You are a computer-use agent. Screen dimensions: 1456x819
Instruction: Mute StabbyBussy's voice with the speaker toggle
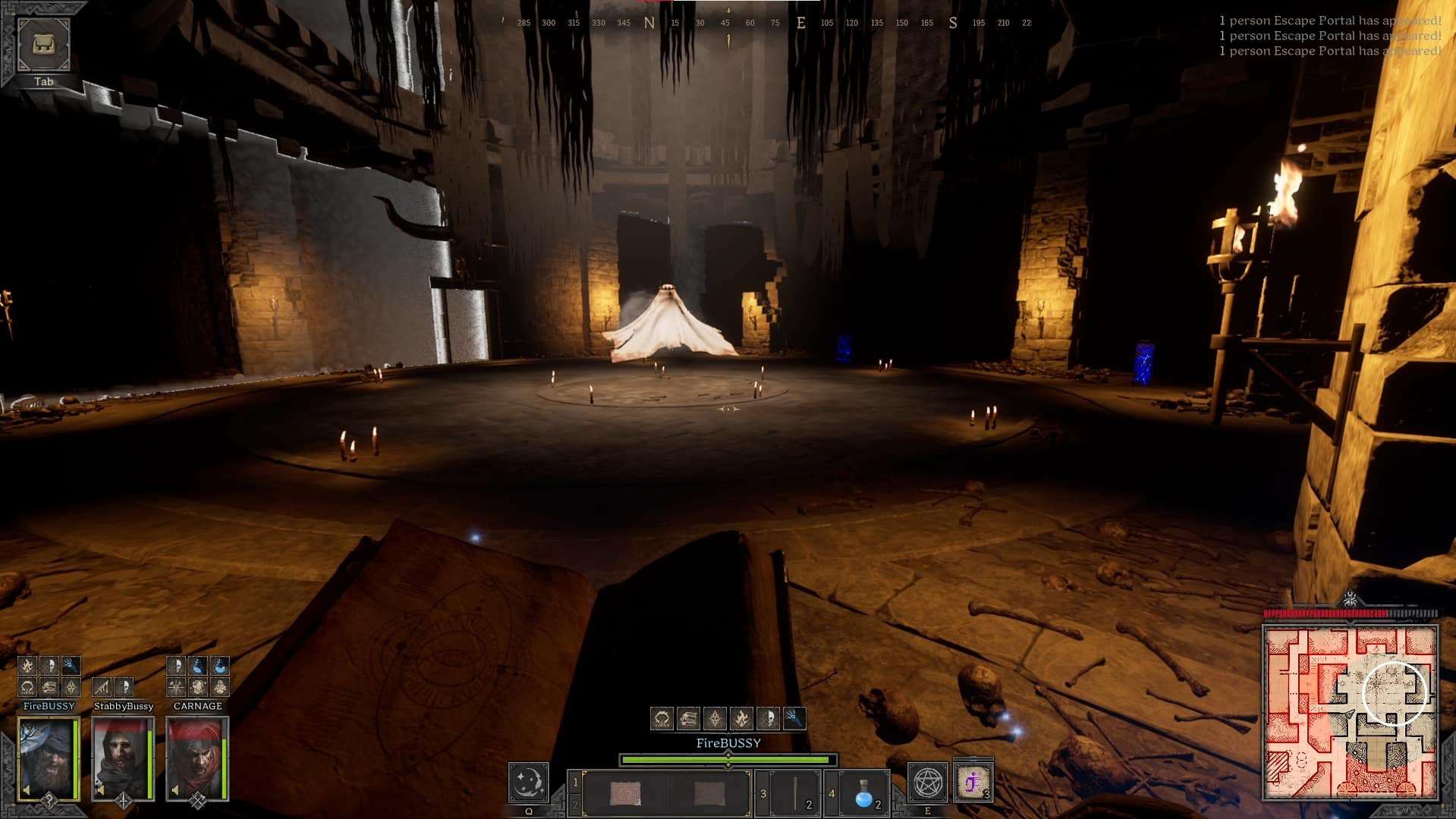point(101,790)
